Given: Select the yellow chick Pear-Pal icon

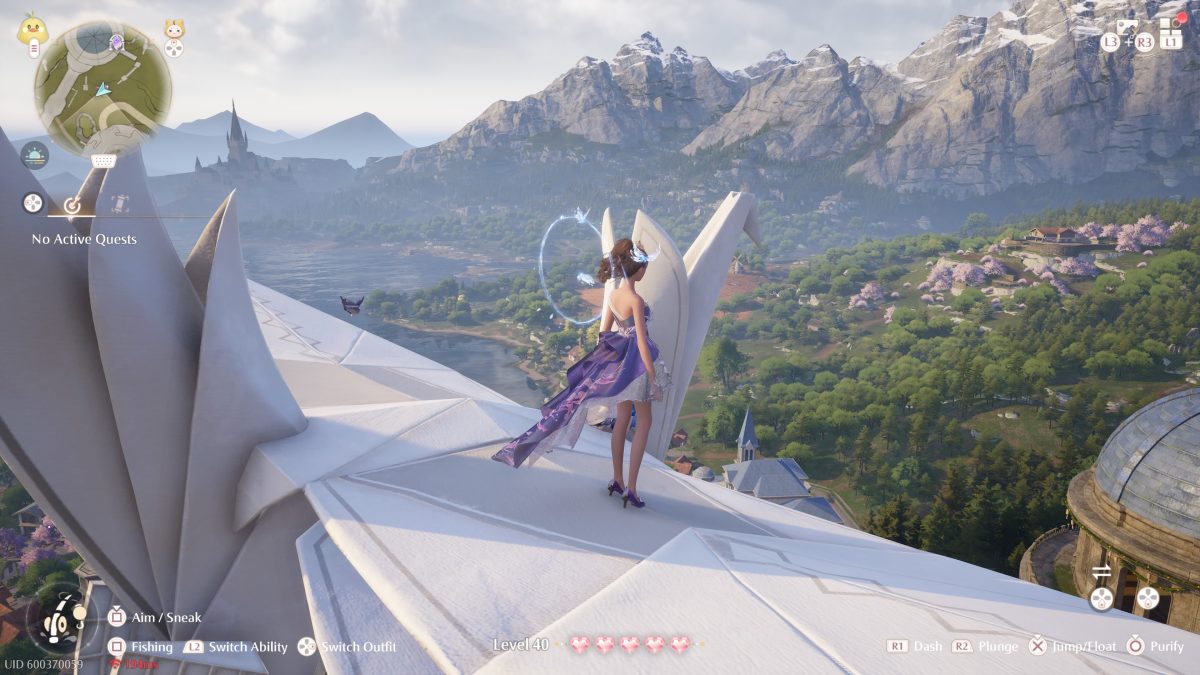Looking at the screenshot, I should coord(32,28).
